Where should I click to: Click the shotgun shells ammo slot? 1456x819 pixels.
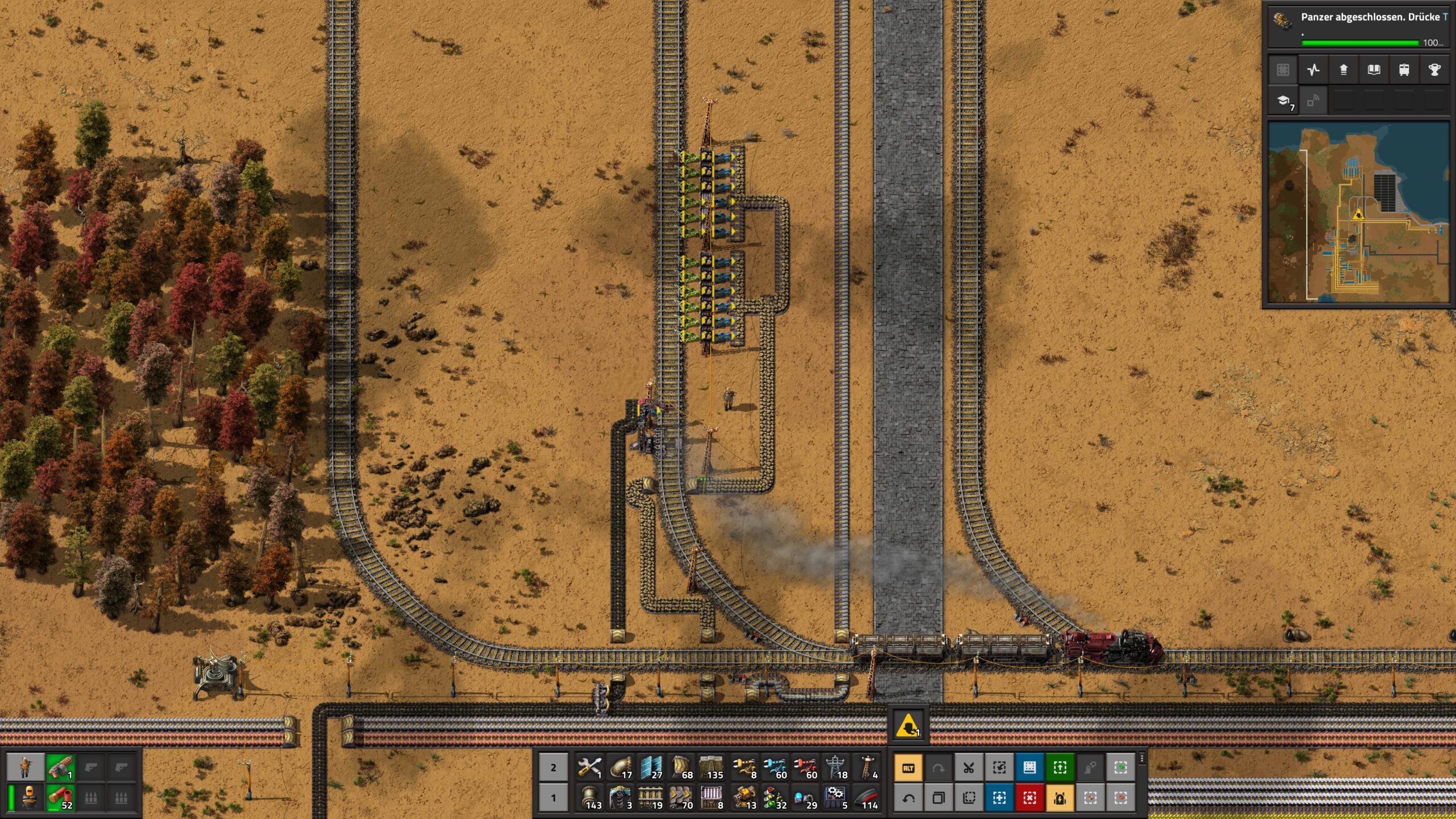point(60,797)
